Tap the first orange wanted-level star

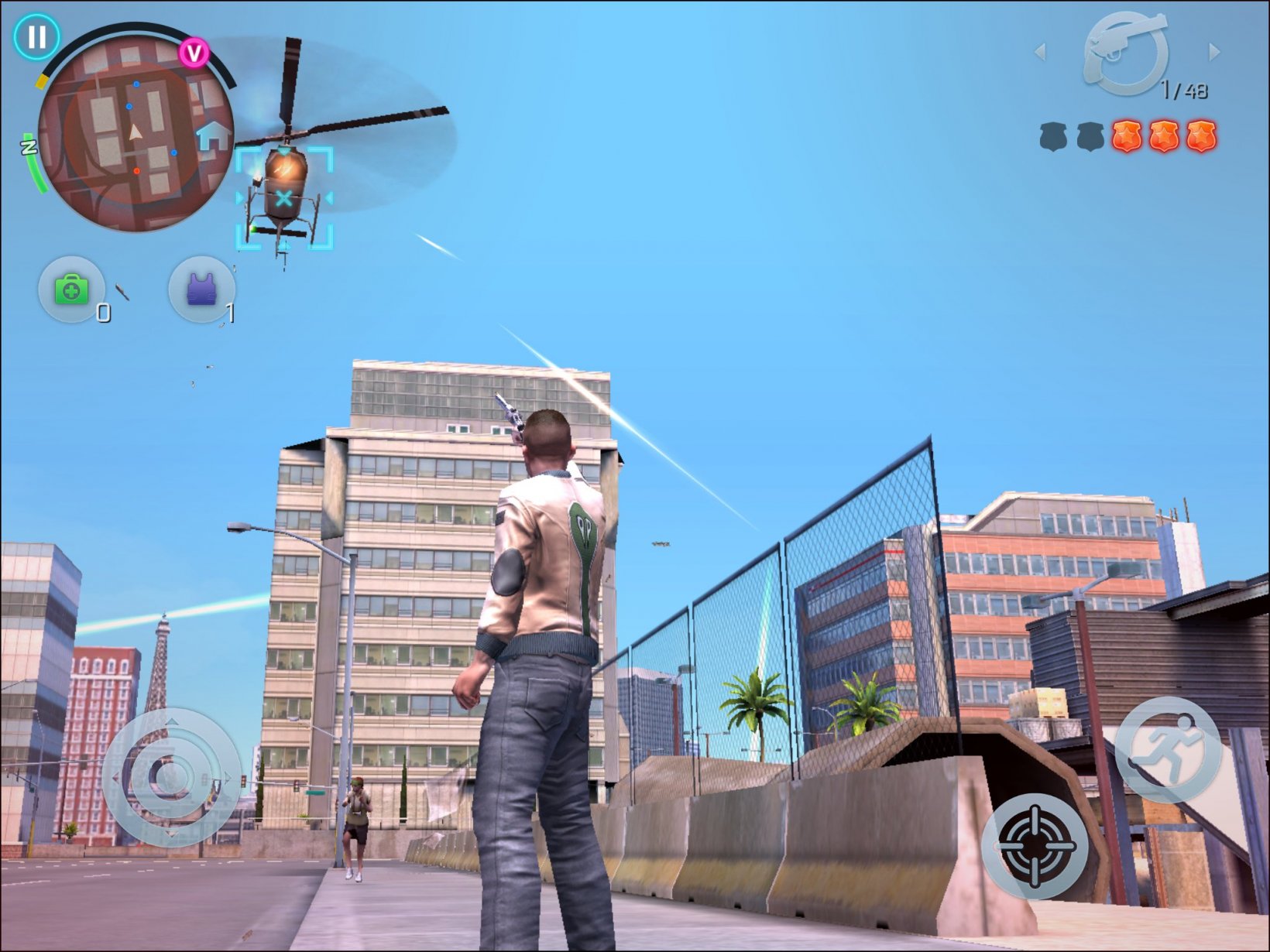click(1126, 138)
